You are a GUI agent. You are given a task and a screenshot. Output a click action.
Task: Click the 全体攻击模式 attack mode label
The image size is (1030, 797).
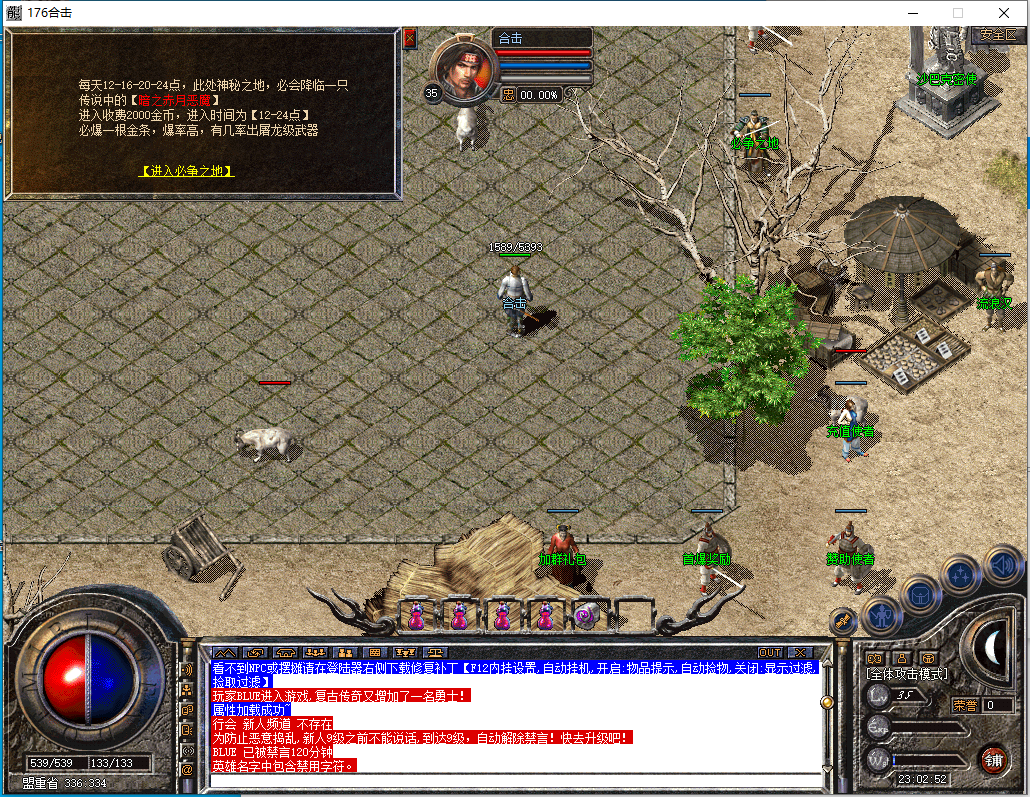pos(906,675)
